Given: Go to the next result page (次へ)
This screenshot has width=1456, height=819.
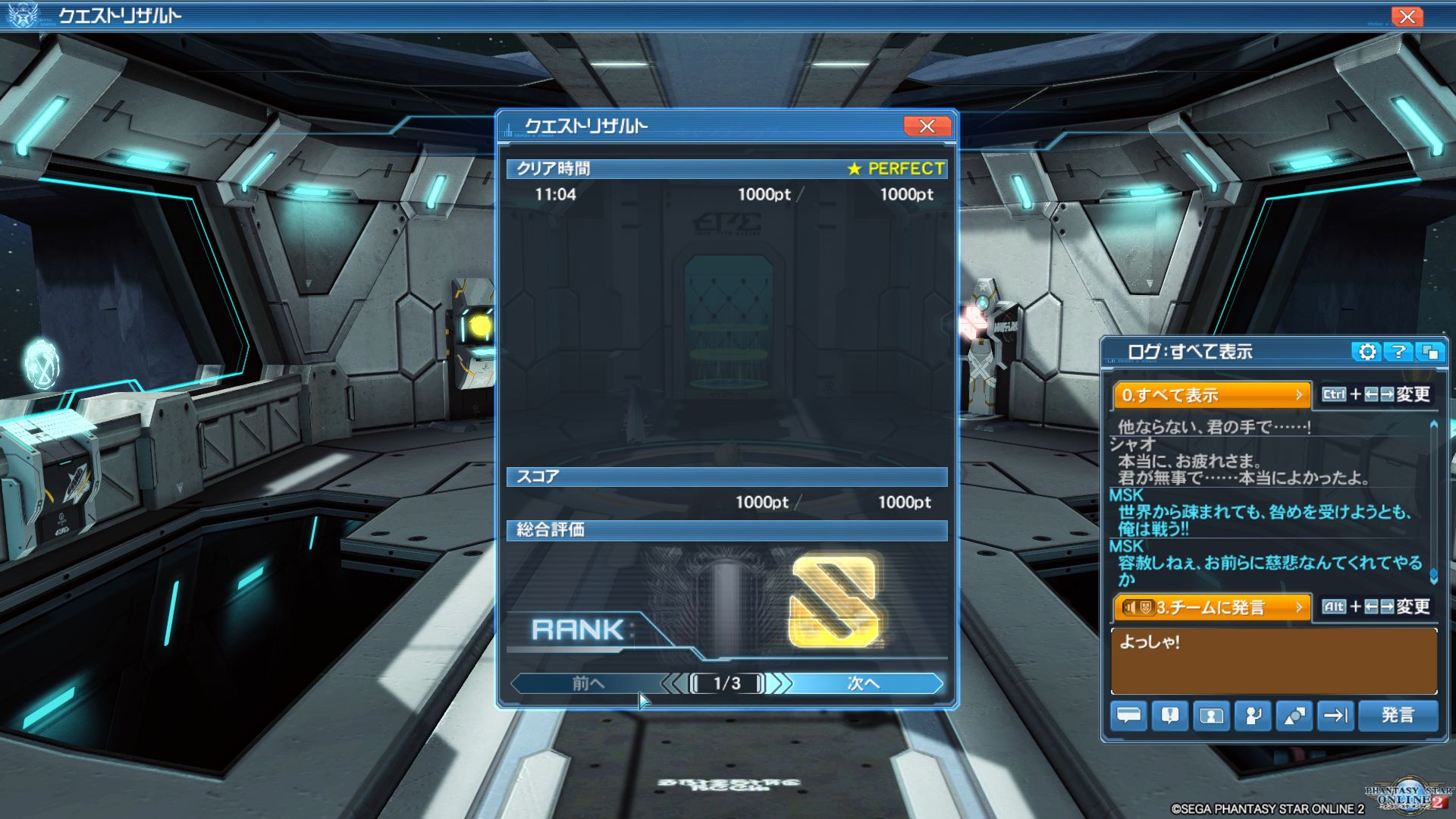Looking at the screenshot, I should (864, 683).
